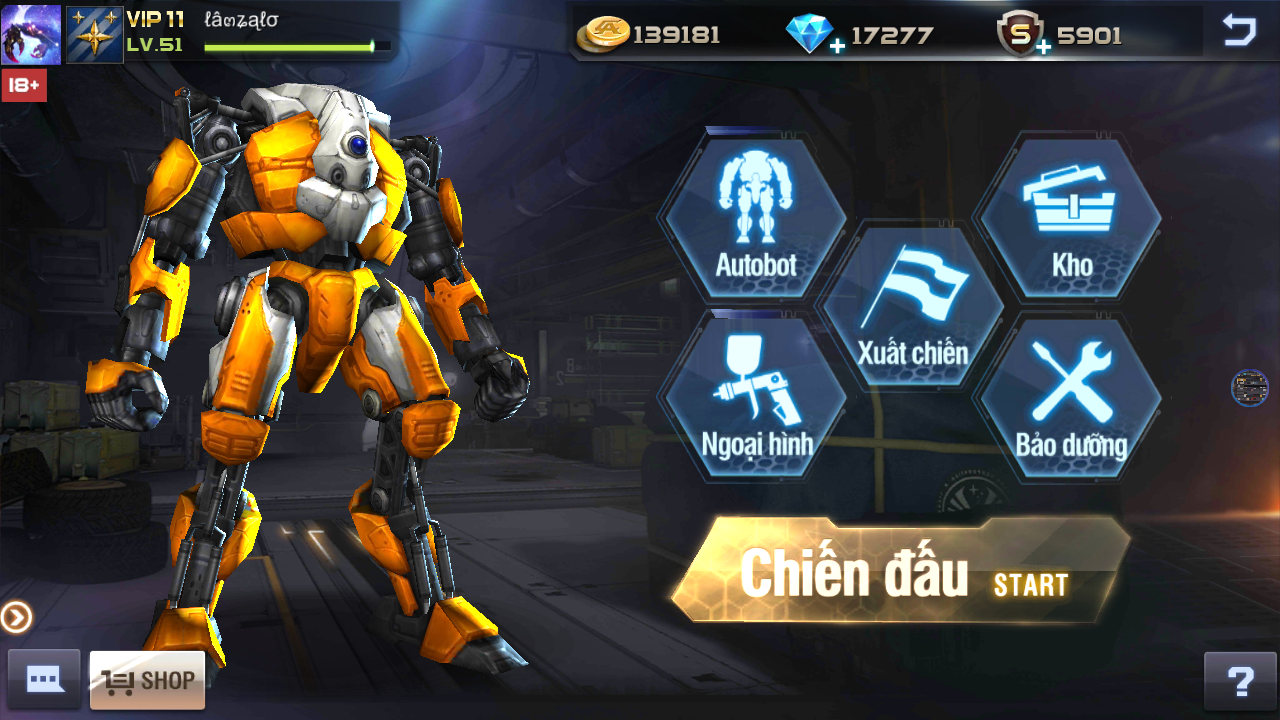Open the chat message button
The image size is (1280, 720).
pos(44,681)
